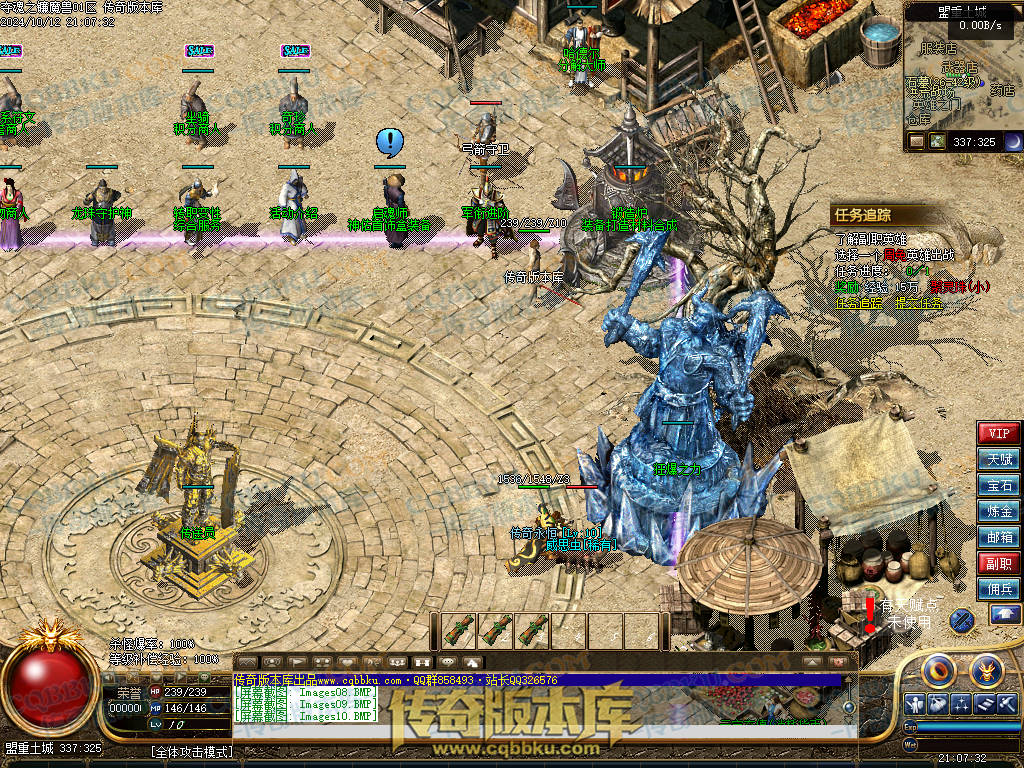This screenshot has height=768, width=1024.
Task: Open the 邮箱 mailbox button
Action: (x=998, y=537)
